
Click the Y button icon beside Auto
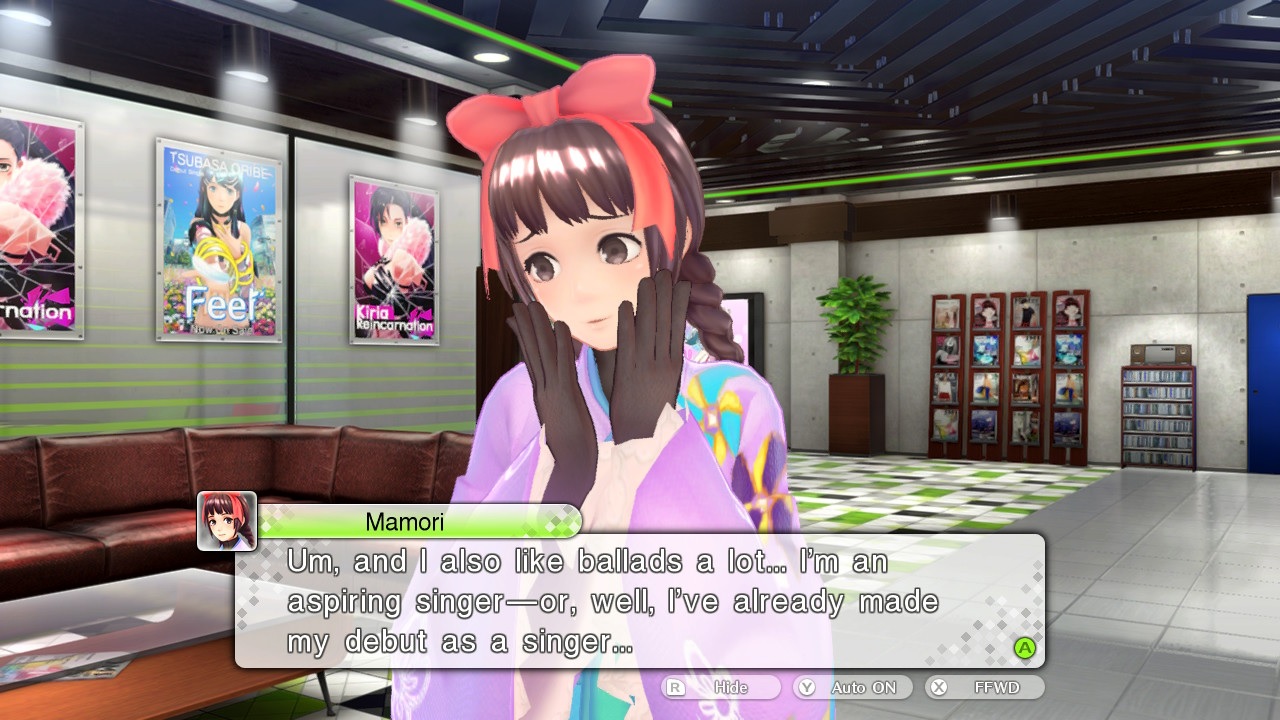tap(806, 687)
